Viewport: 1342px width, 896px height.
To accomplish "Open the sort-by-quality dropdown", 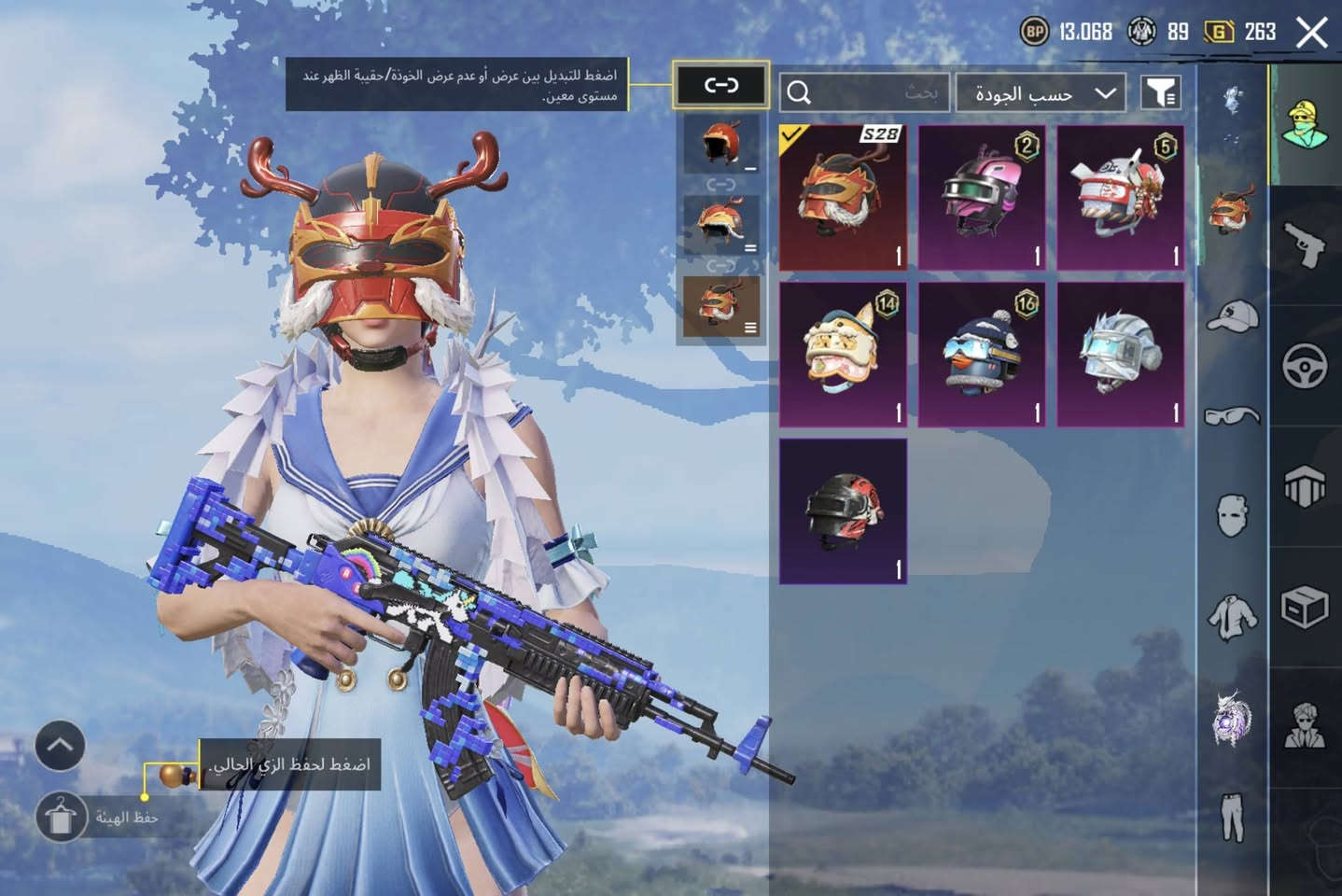I will click(x=1041, y=93).
